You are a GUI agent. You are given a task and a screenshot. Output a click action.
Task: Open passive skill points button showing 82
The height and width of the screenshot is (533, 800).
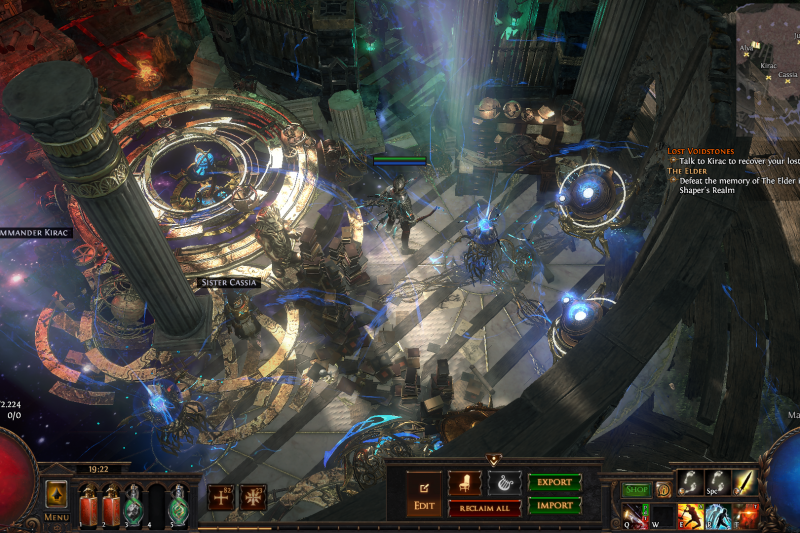(x=221, y=497)
